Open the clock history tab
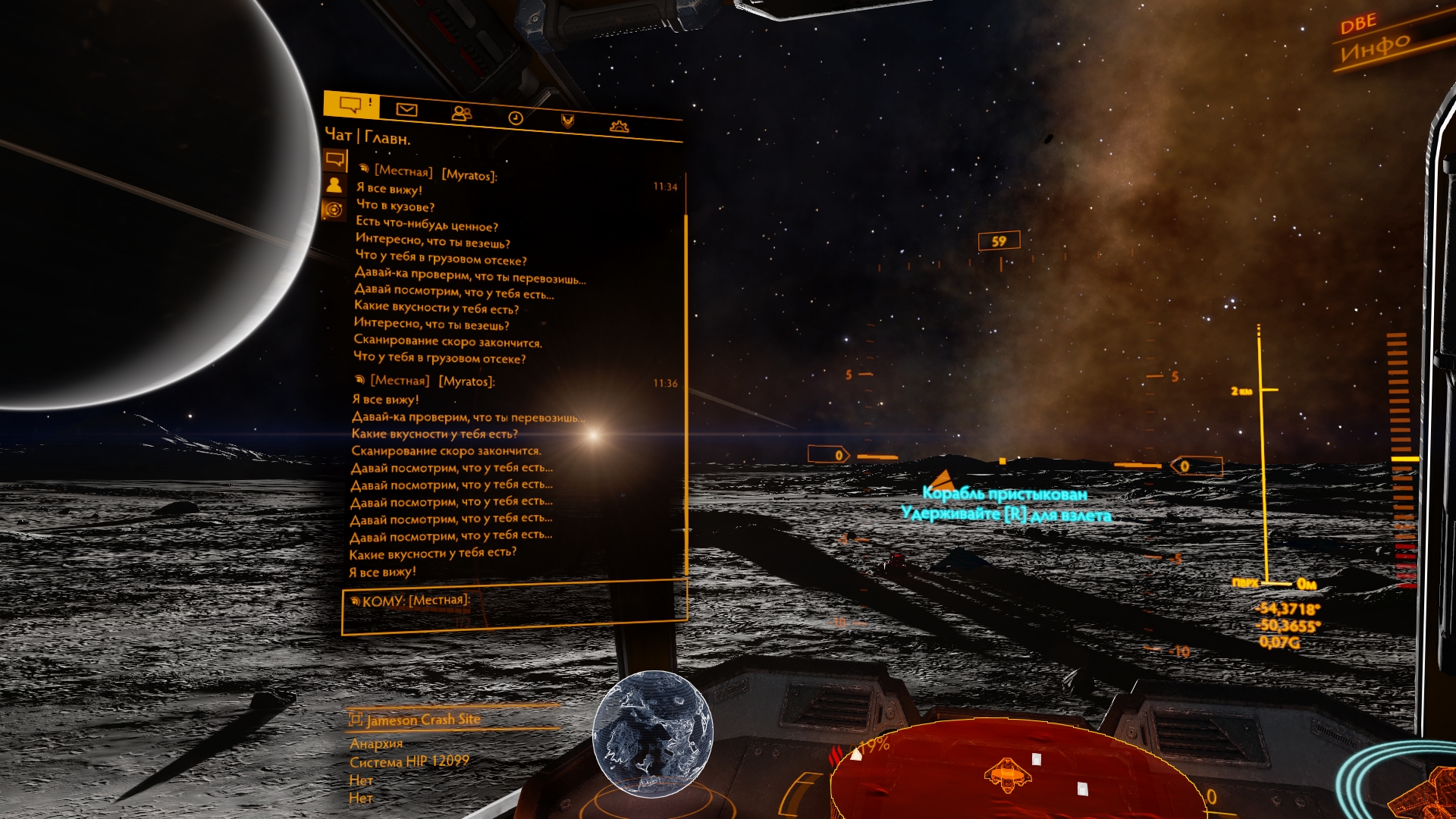The width and height of the screenshot is (1456, 819). pos(516,118)
